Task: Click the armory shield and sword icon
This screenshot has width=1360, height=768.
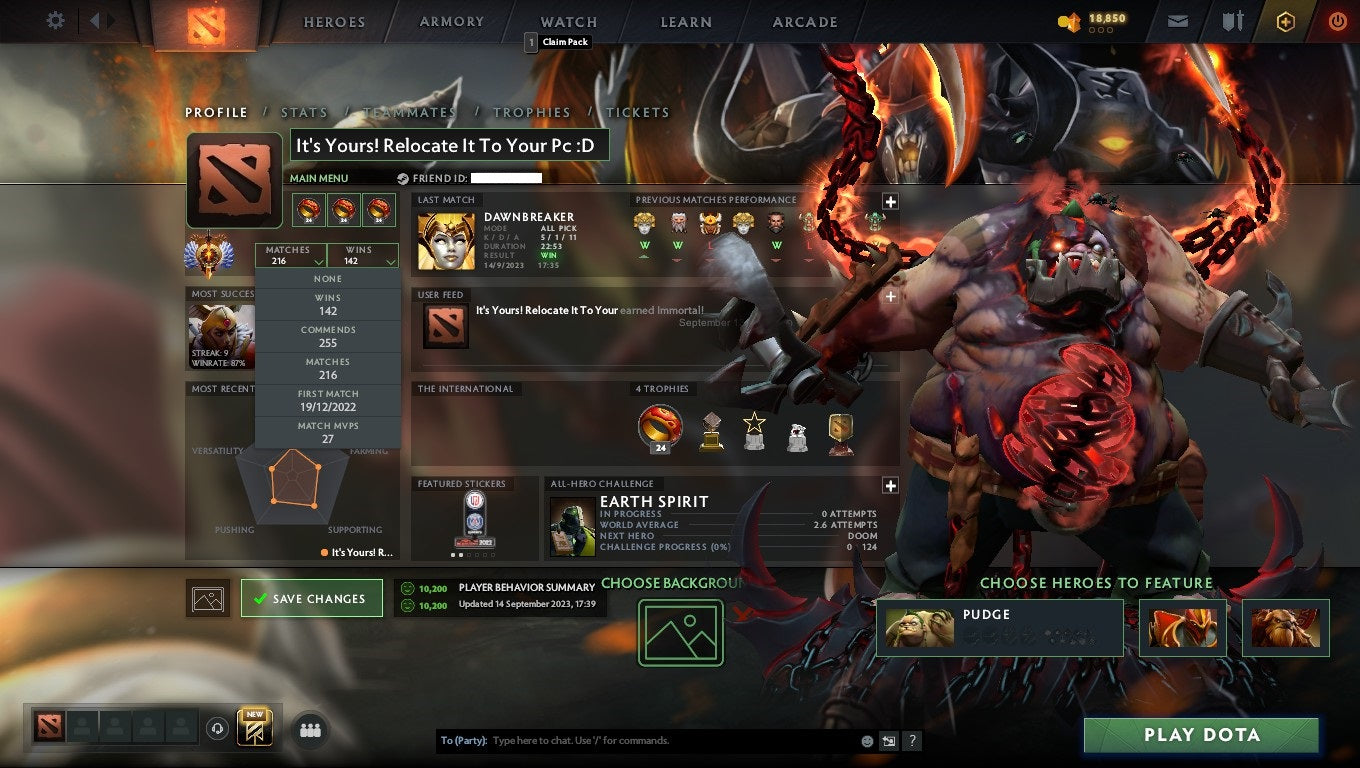Action: coord(1232,20)
